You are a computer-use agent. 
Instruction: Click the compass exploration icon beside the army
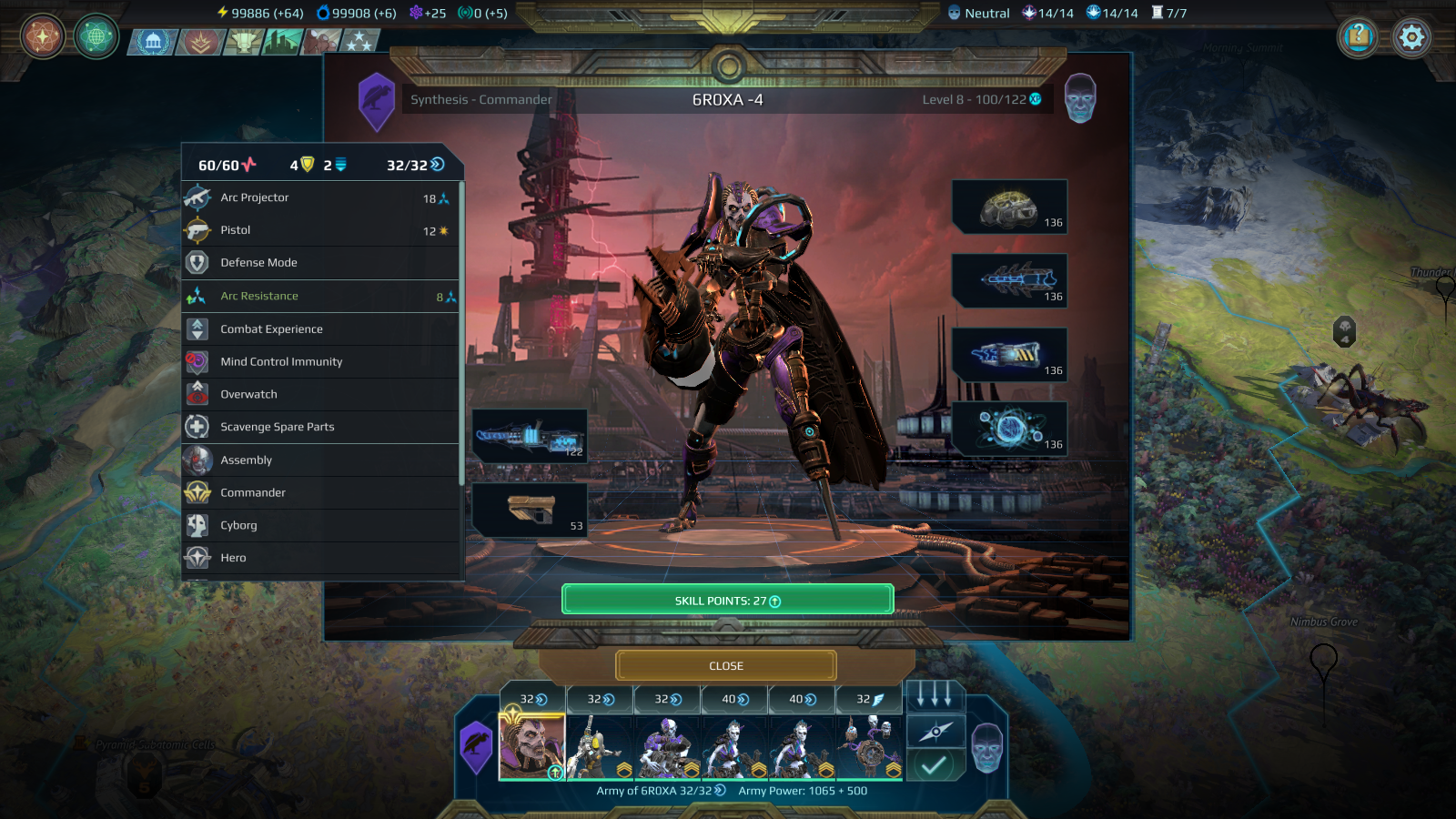click(x=936, y=731)
